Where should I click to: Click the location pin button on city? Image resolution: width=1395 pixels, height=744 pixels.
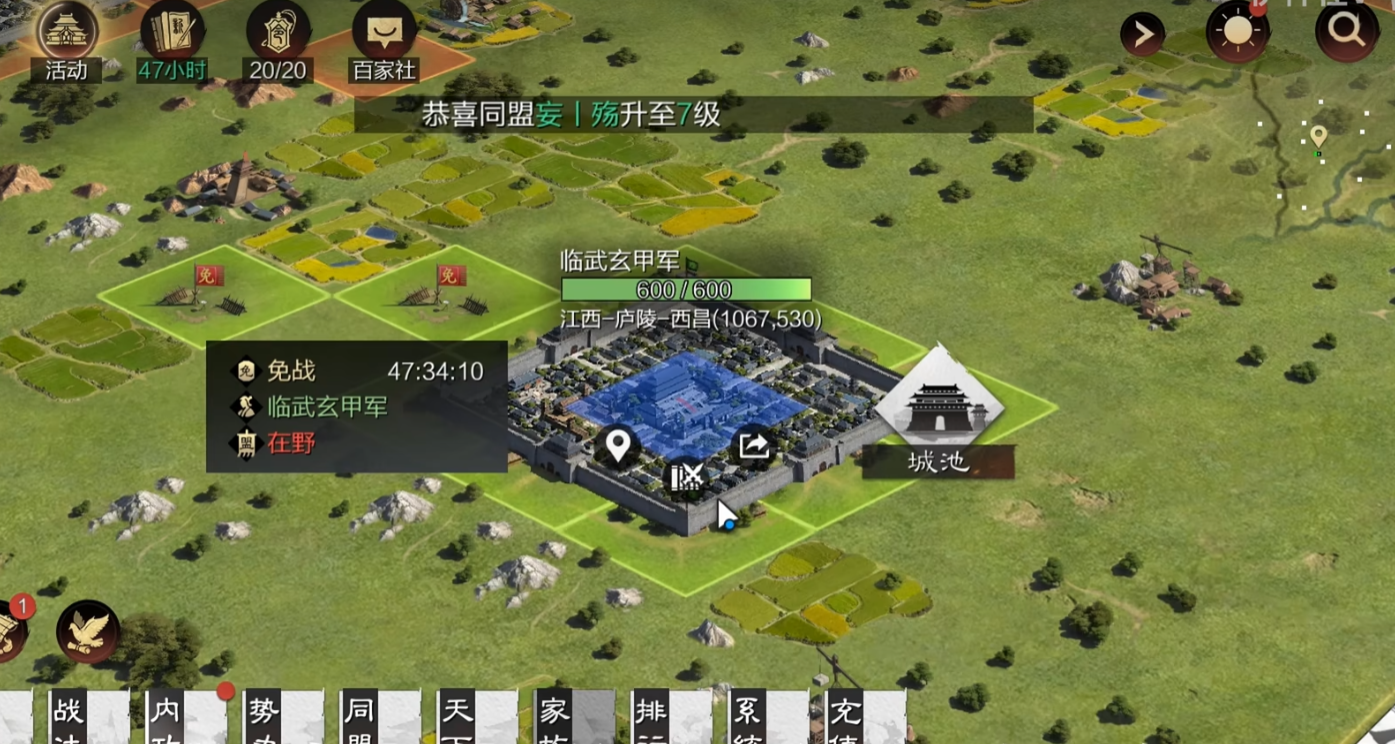(x=618, y=445)
